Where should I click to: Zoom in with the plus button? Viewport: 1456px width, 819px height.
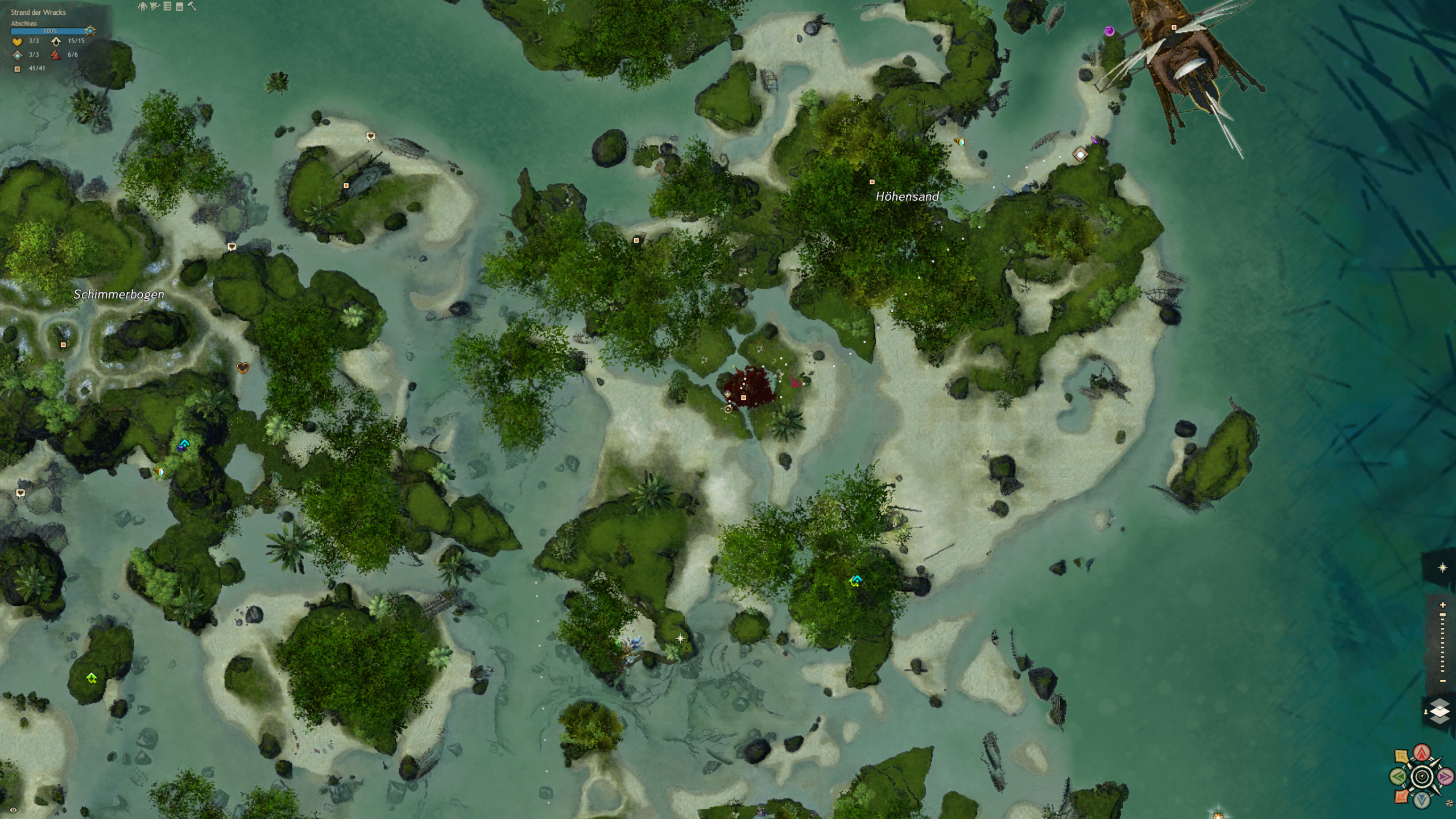click(x=1442, y=605)
